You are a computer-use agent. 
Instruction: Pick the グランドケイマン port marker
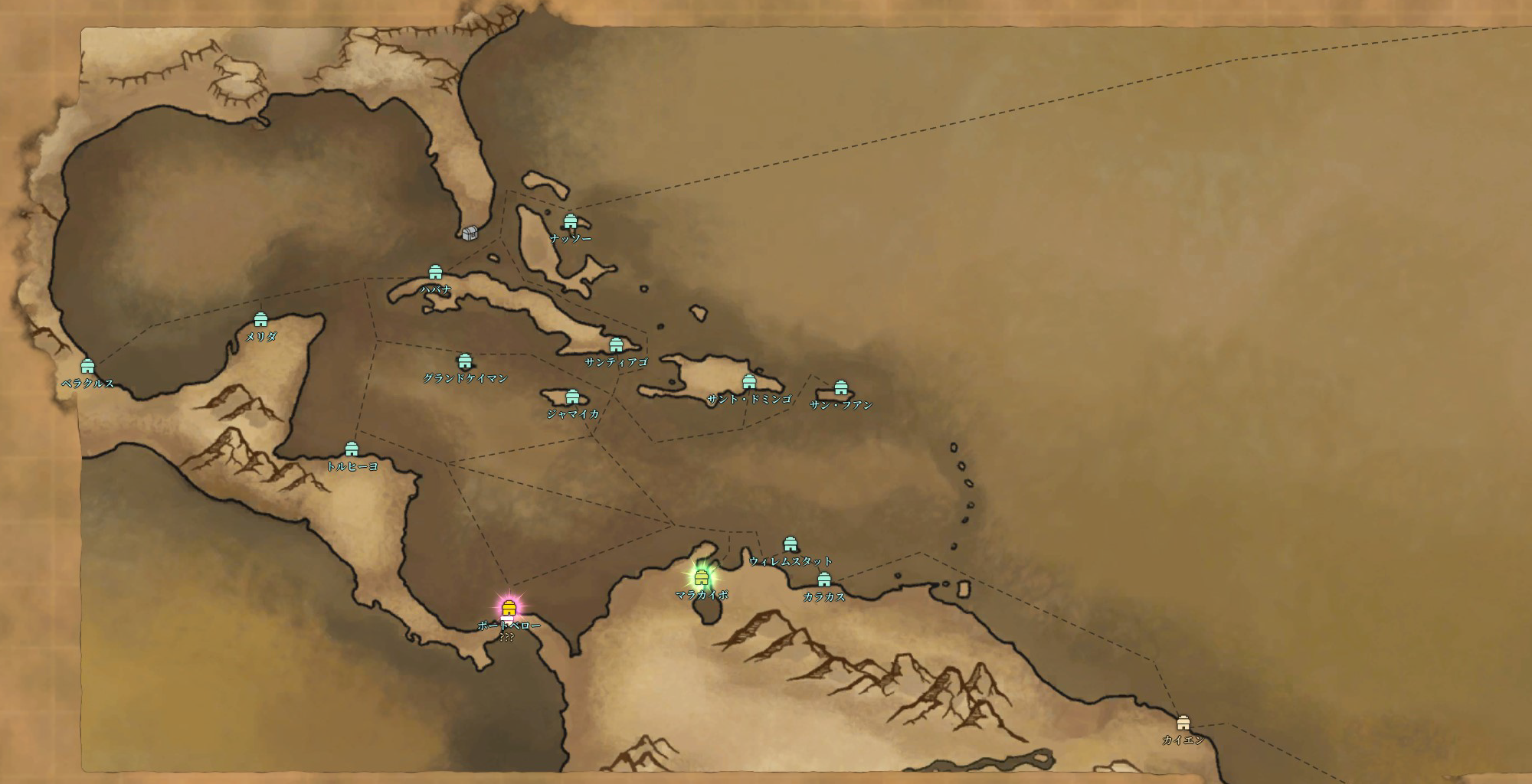point(464,361)
